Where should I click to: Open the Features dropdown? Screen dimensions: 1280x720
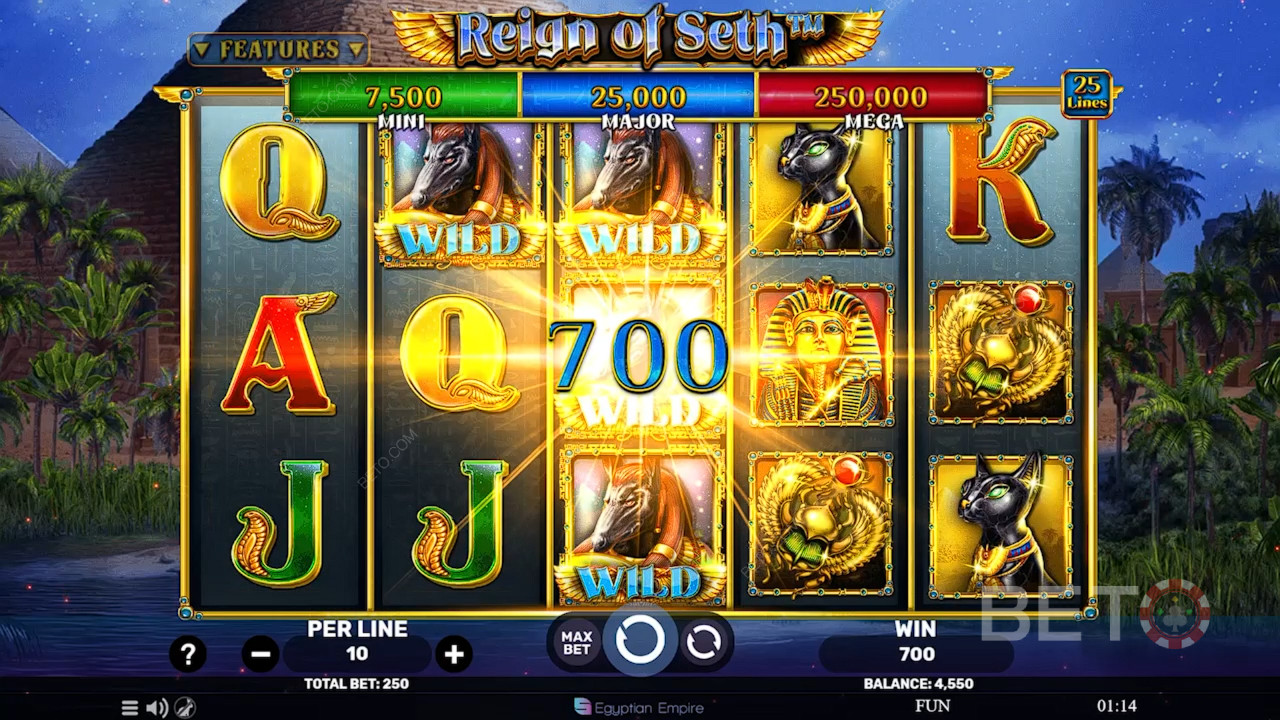click(x=278, y=49)
